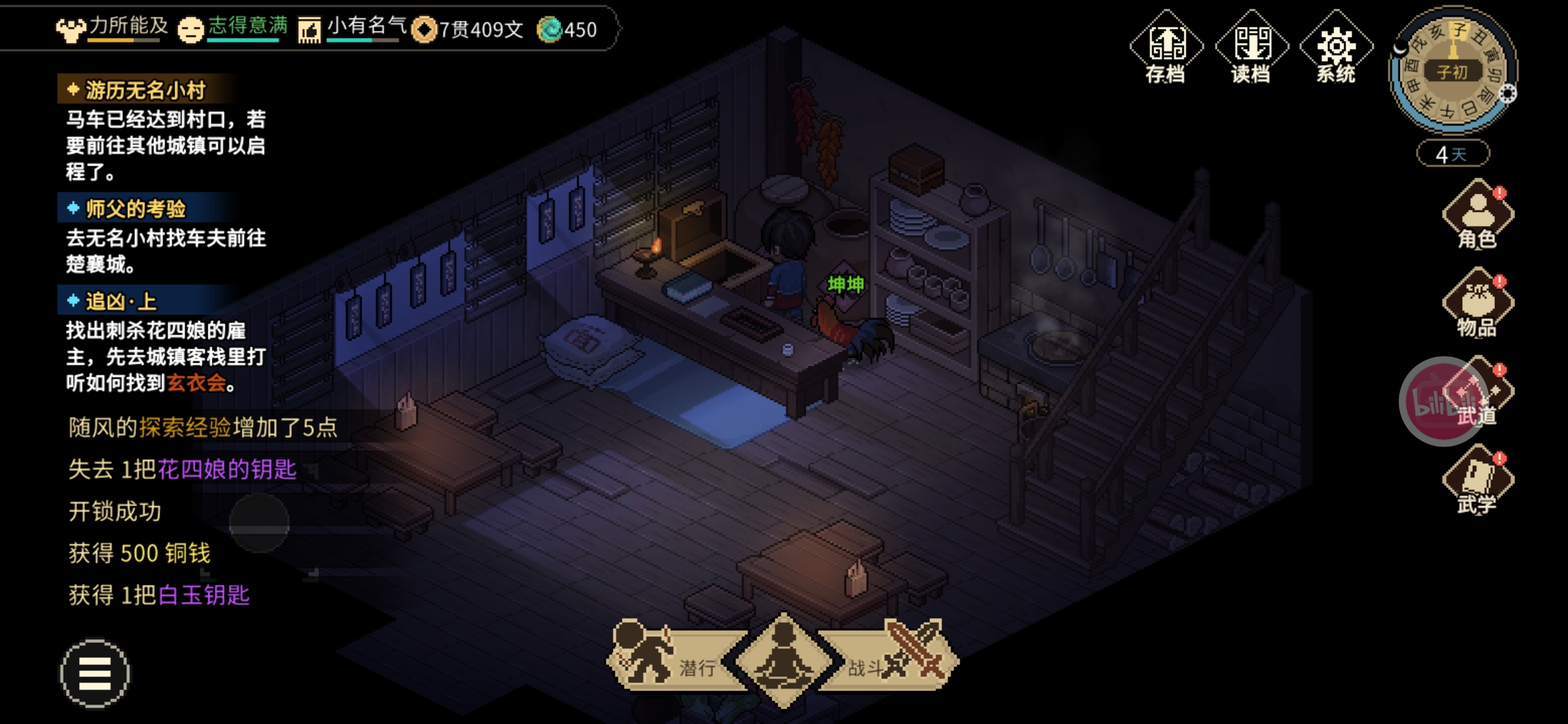Open the 系统 system settings

tap(1336, 48)
